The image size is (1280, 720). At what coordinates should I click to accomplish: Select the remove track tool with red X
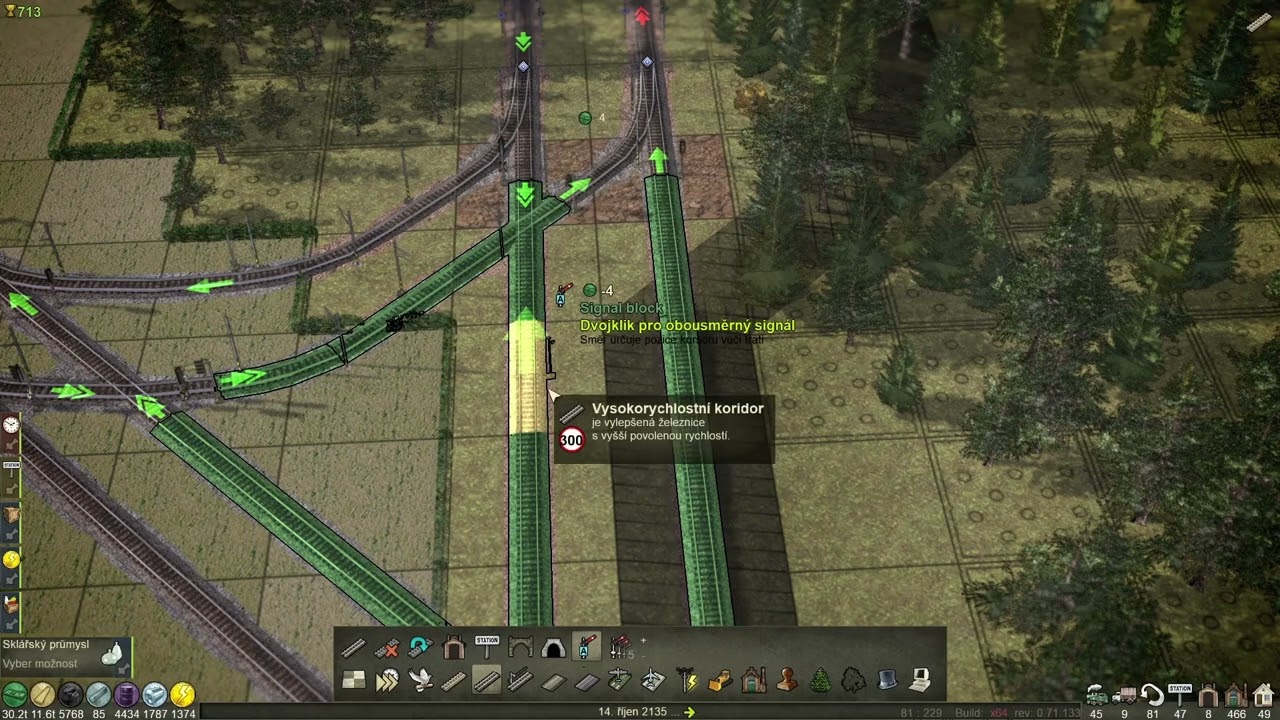click(x=387, y=648)
